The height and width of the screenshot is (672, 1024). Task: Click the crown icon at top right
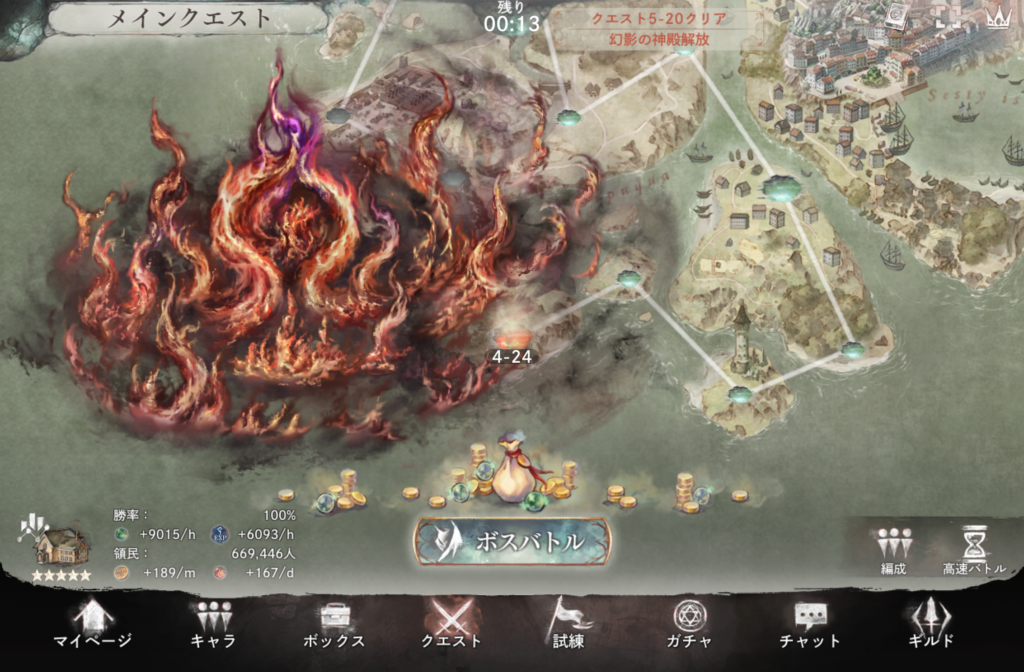997,17
